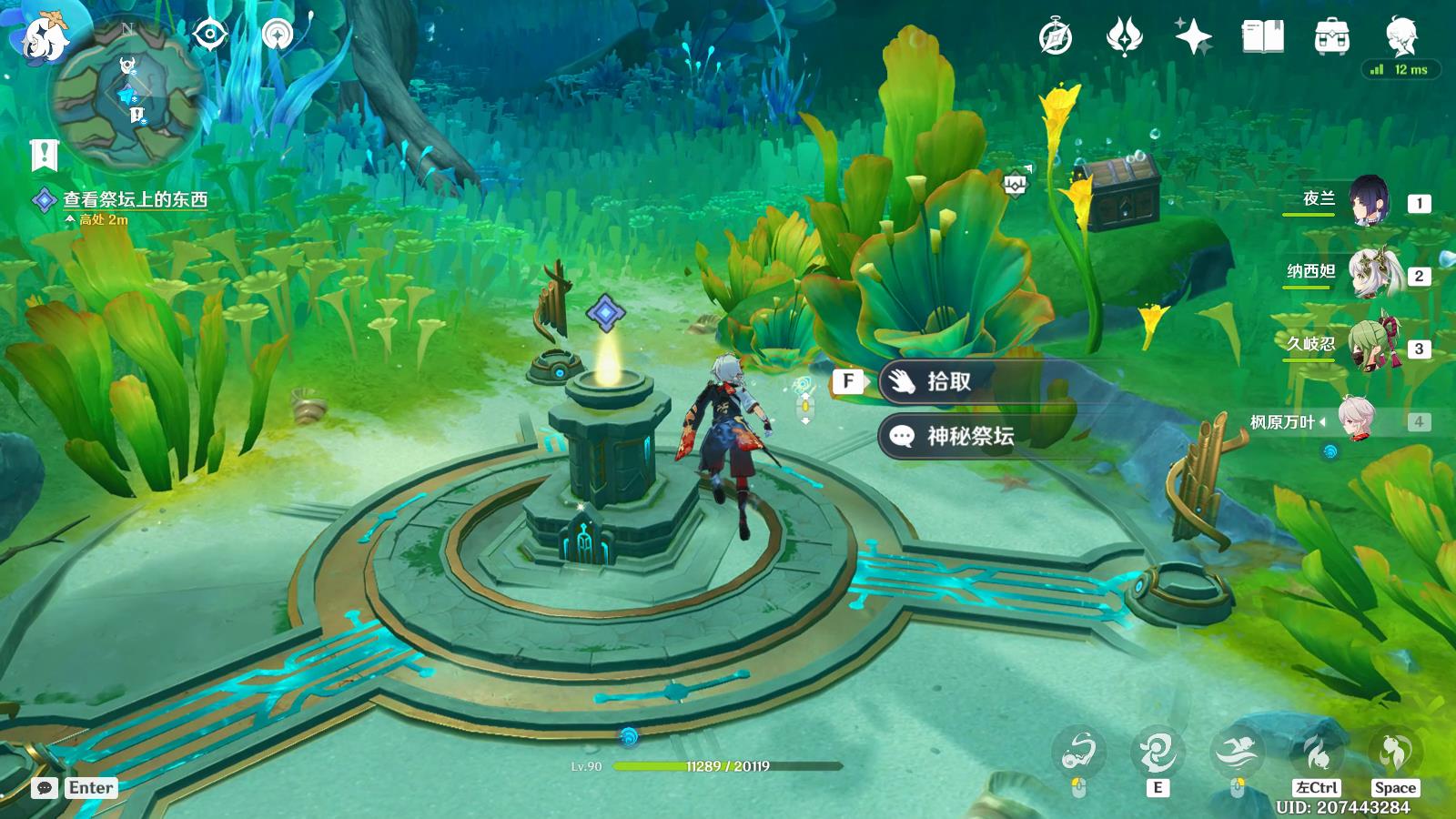Open the battle pass style icon near minimap

(x=277, y=35)
